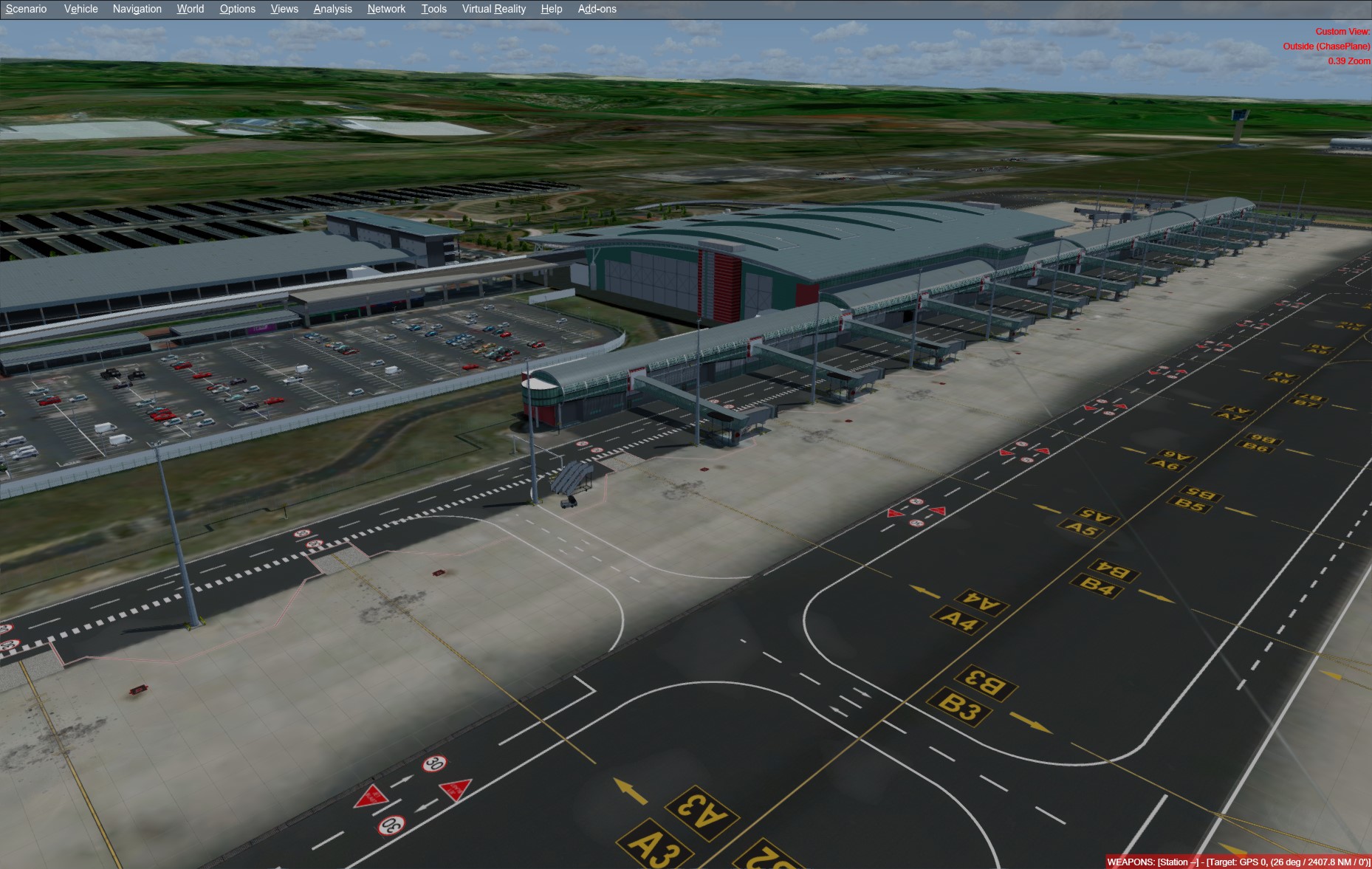Image resolution: width=1372 pixels, height=869 pixels.
Task: Open the Vehicle menu
Action: (x=80, y=9)
